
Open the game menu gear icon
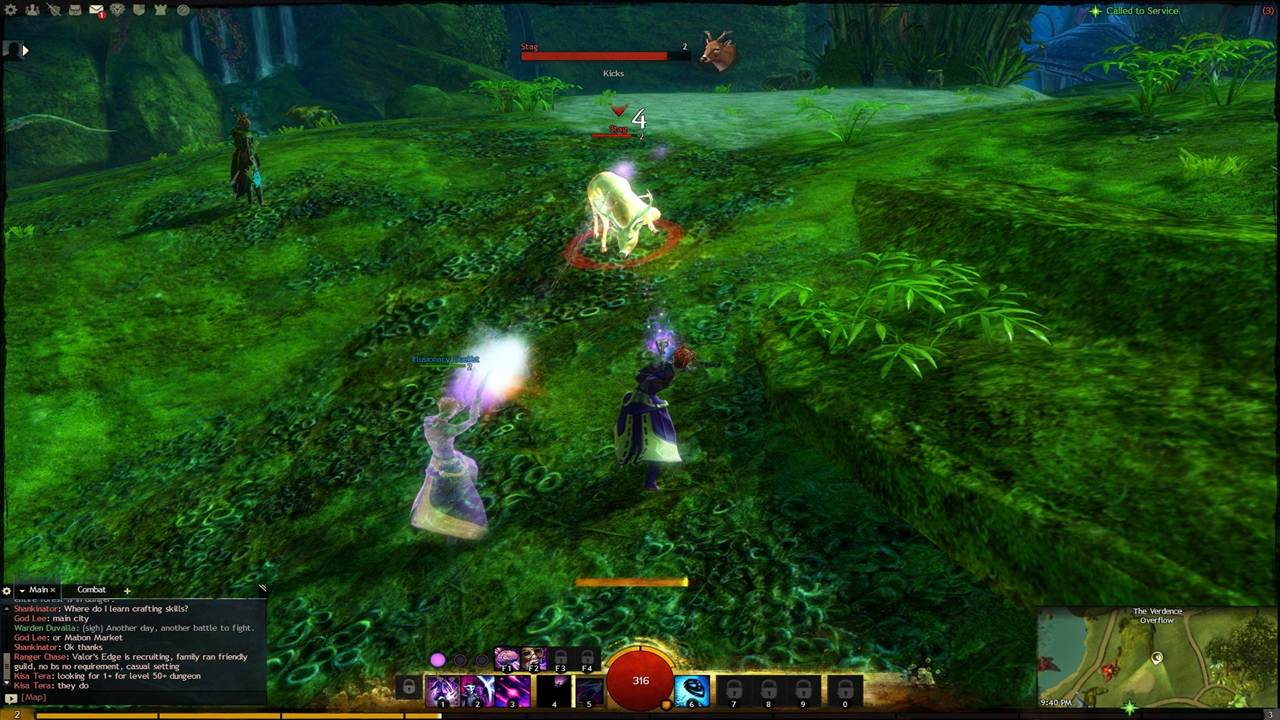point(11,10)
